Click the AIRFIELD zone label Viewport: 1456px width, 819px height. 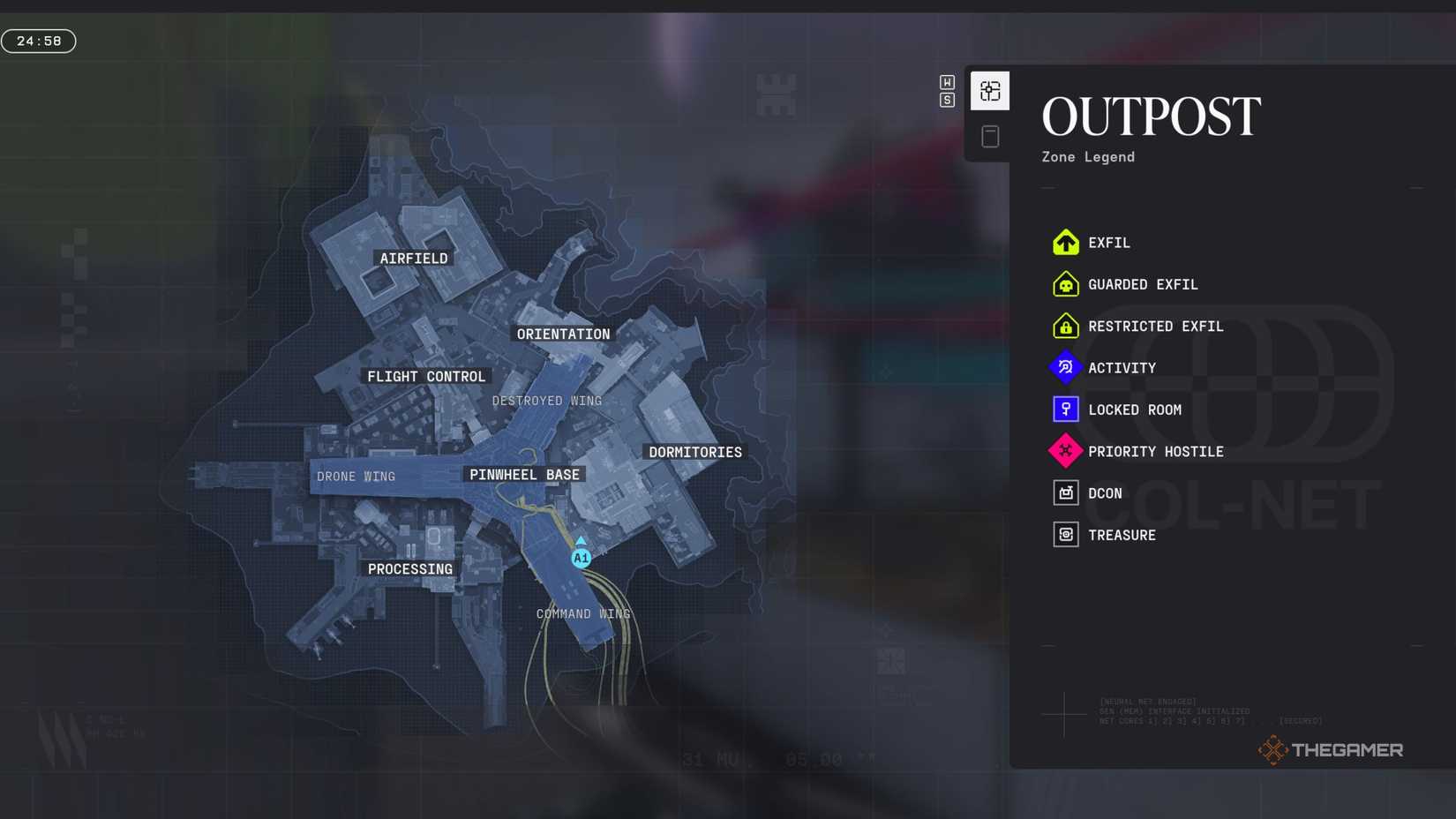point(414,258)
